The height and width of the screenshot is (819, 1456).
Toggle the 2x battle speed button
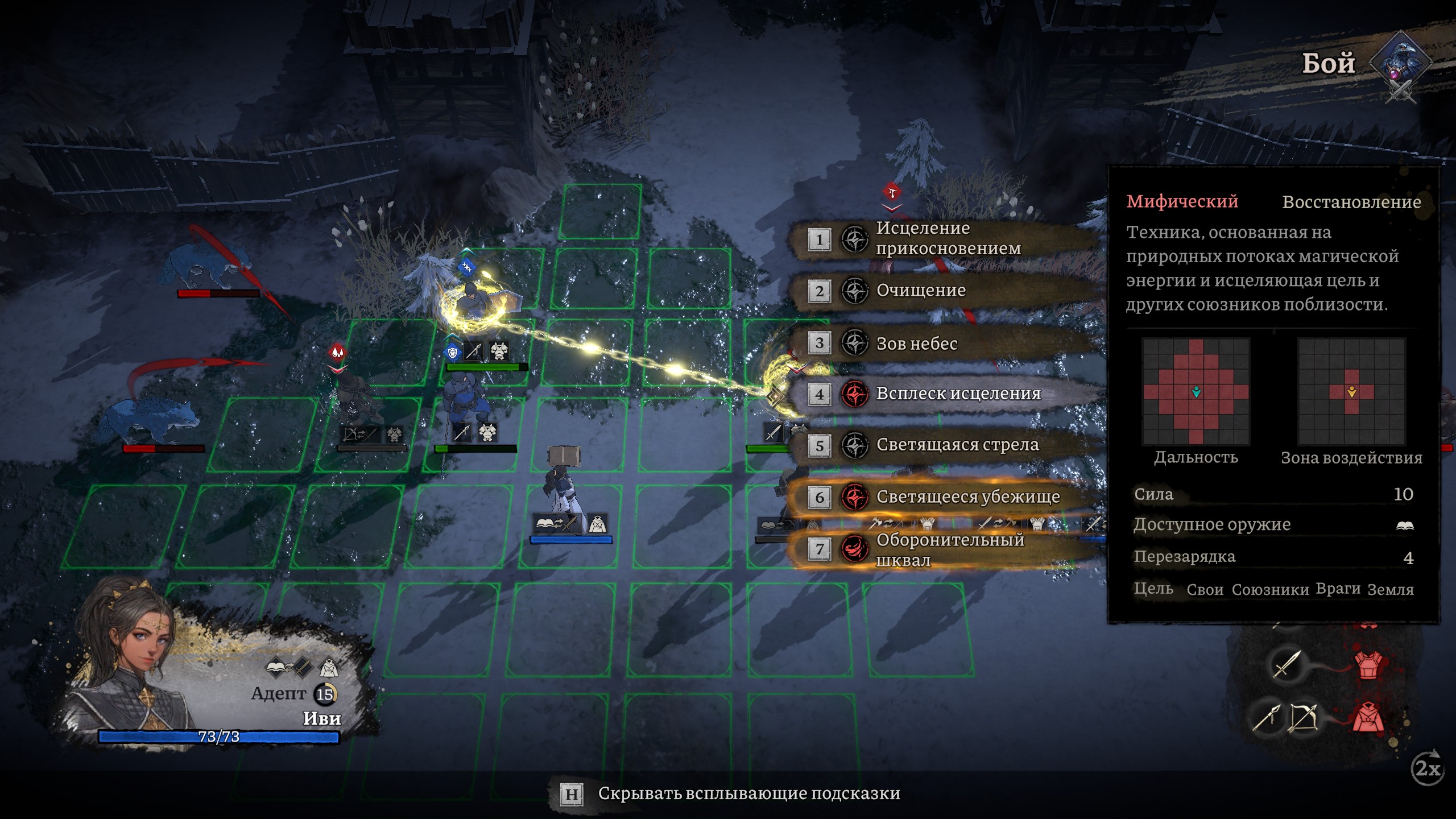click(x=1428, y=769)
